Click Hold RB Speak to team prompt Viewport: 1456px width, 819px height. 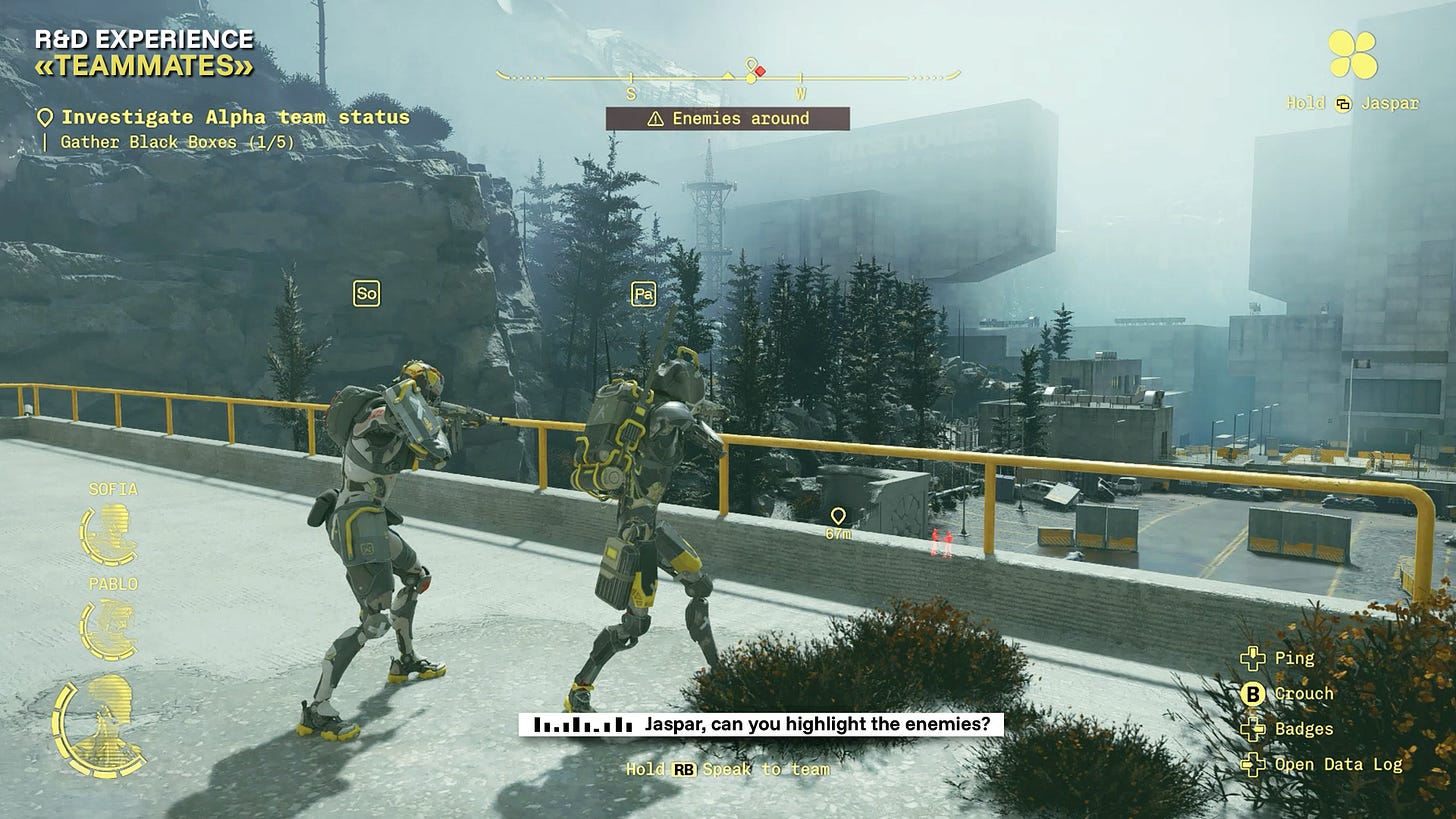click(x=728, y=769)
